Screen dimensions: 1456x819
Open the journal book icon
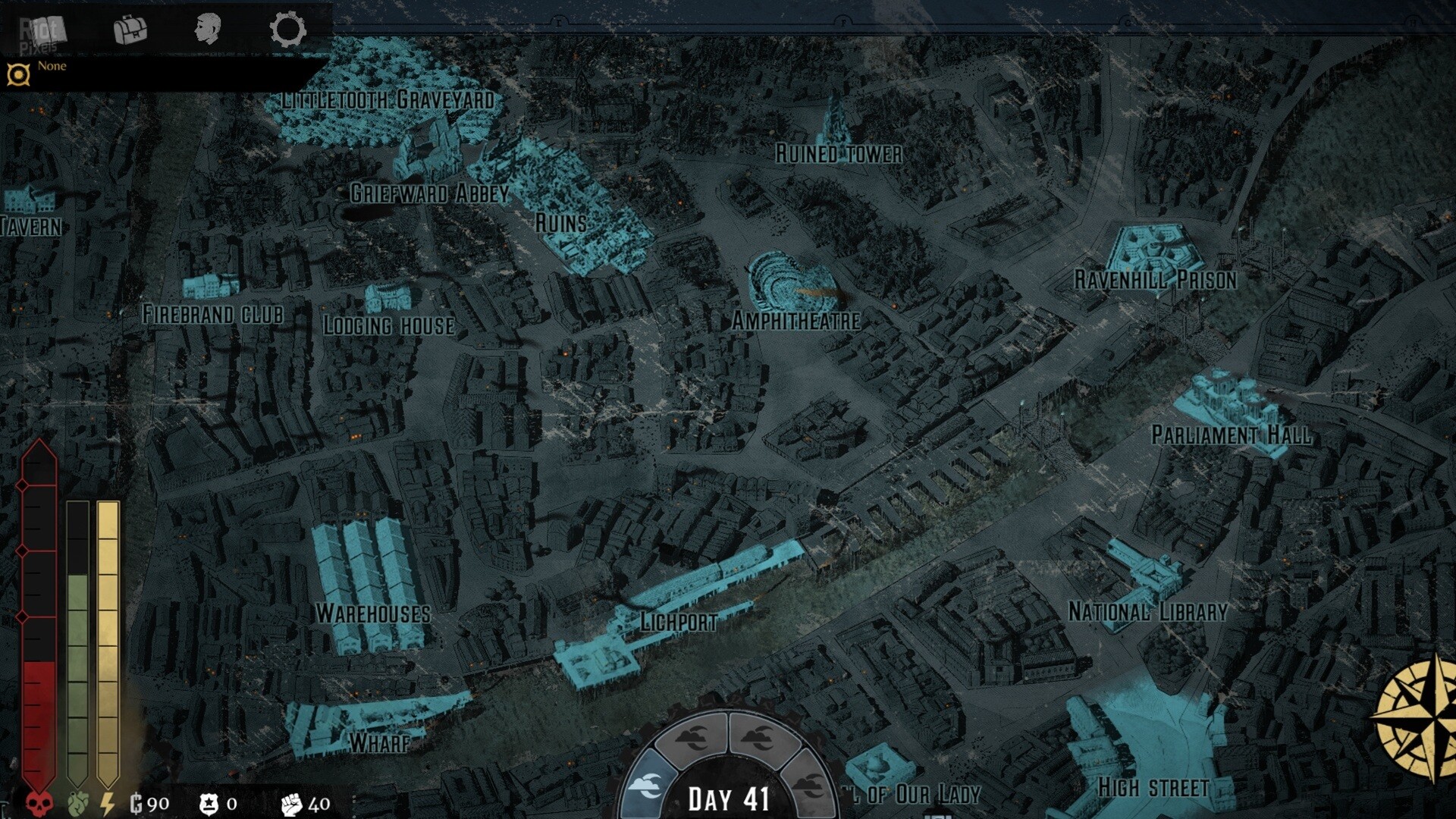coord(50,30)
